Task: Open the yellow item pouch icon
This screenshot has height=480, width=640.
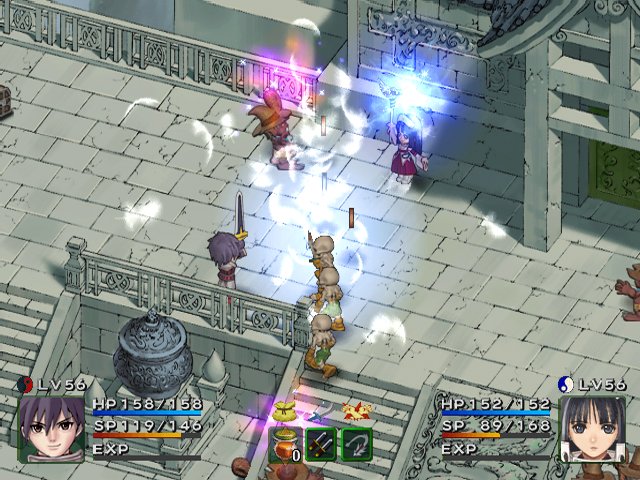Action: [285, 410]
